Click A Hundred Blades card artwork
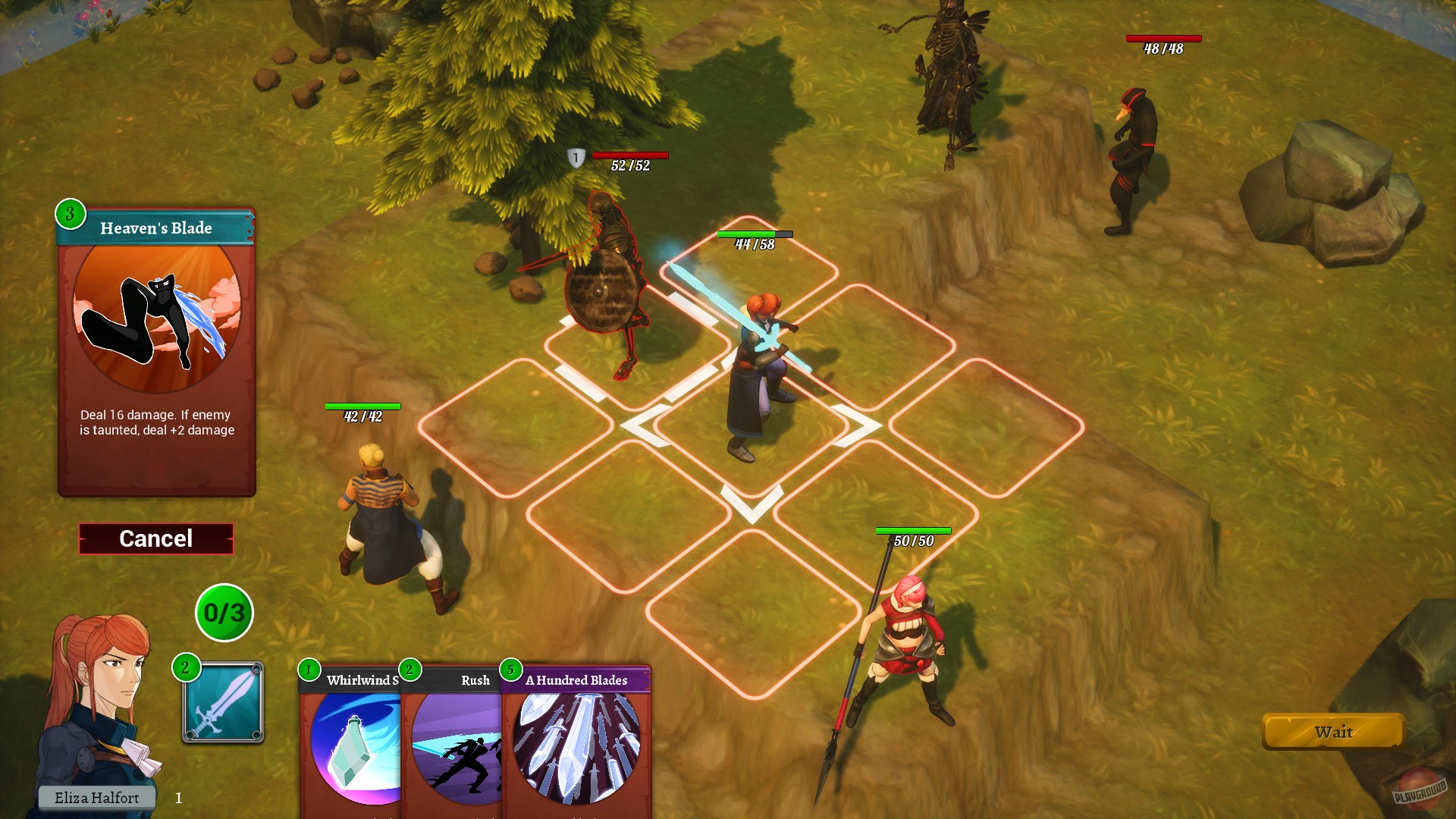Image resolution: width=1456 pixels, height=819 pixels. [x=578, y=751]
